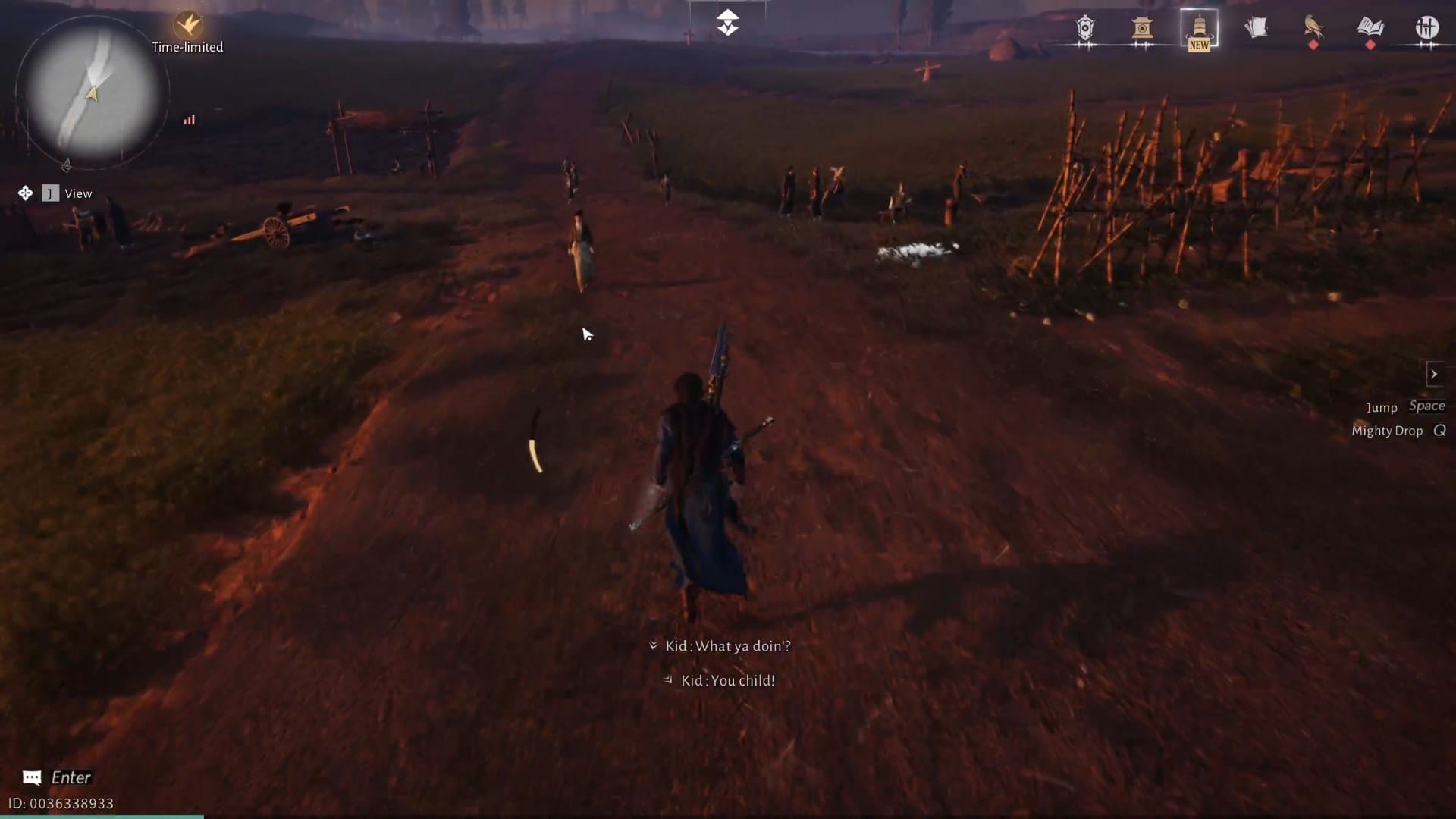This screenshot has height=819, width=1456.
Task: Activate the Jump Space control
Action: click(x=1407, y=407)
